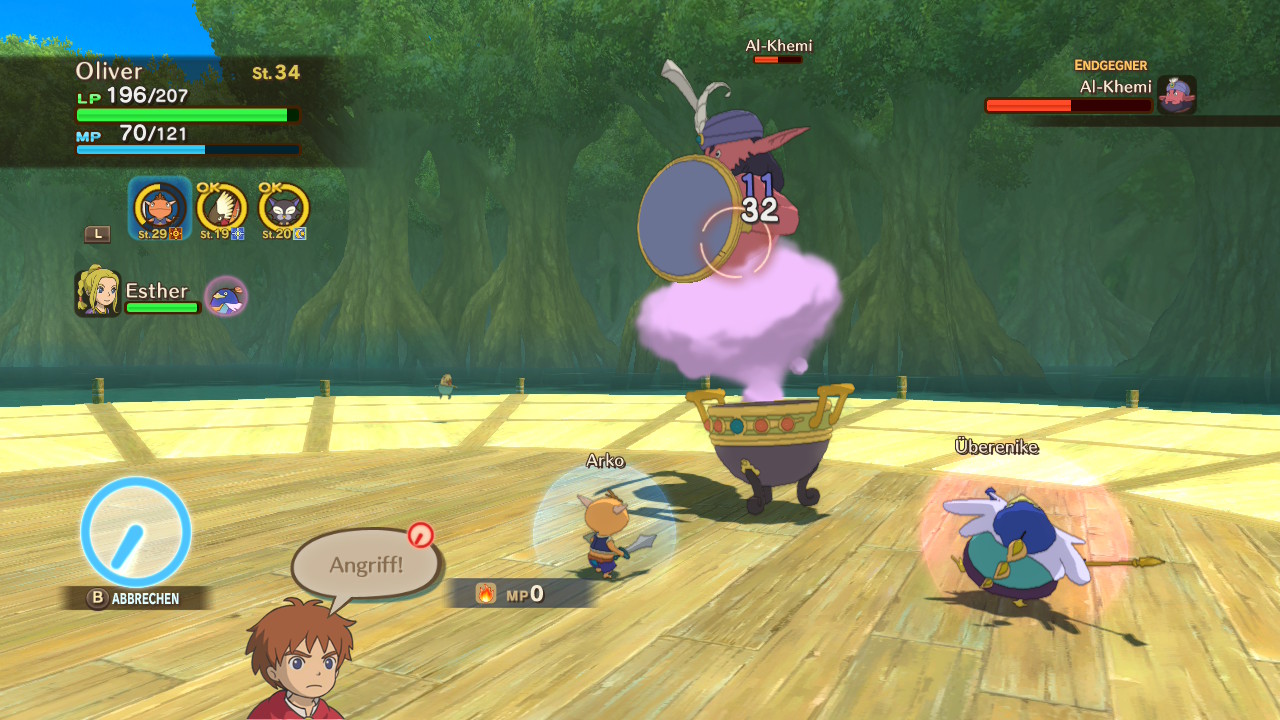Viewport: 1280px width, 720px height.
Task: Switch to the St.19 white familiar
Action: [x=221, y=208]
